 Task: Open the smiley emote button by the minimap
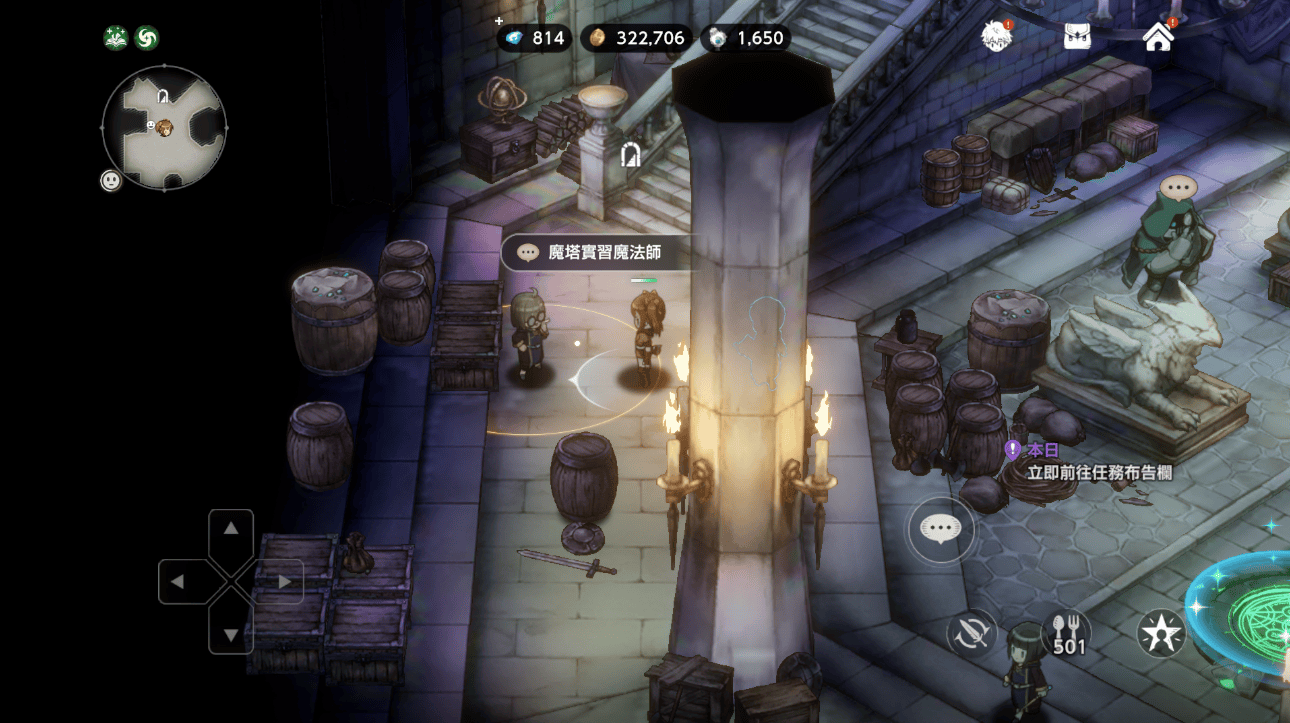[111, 180]
